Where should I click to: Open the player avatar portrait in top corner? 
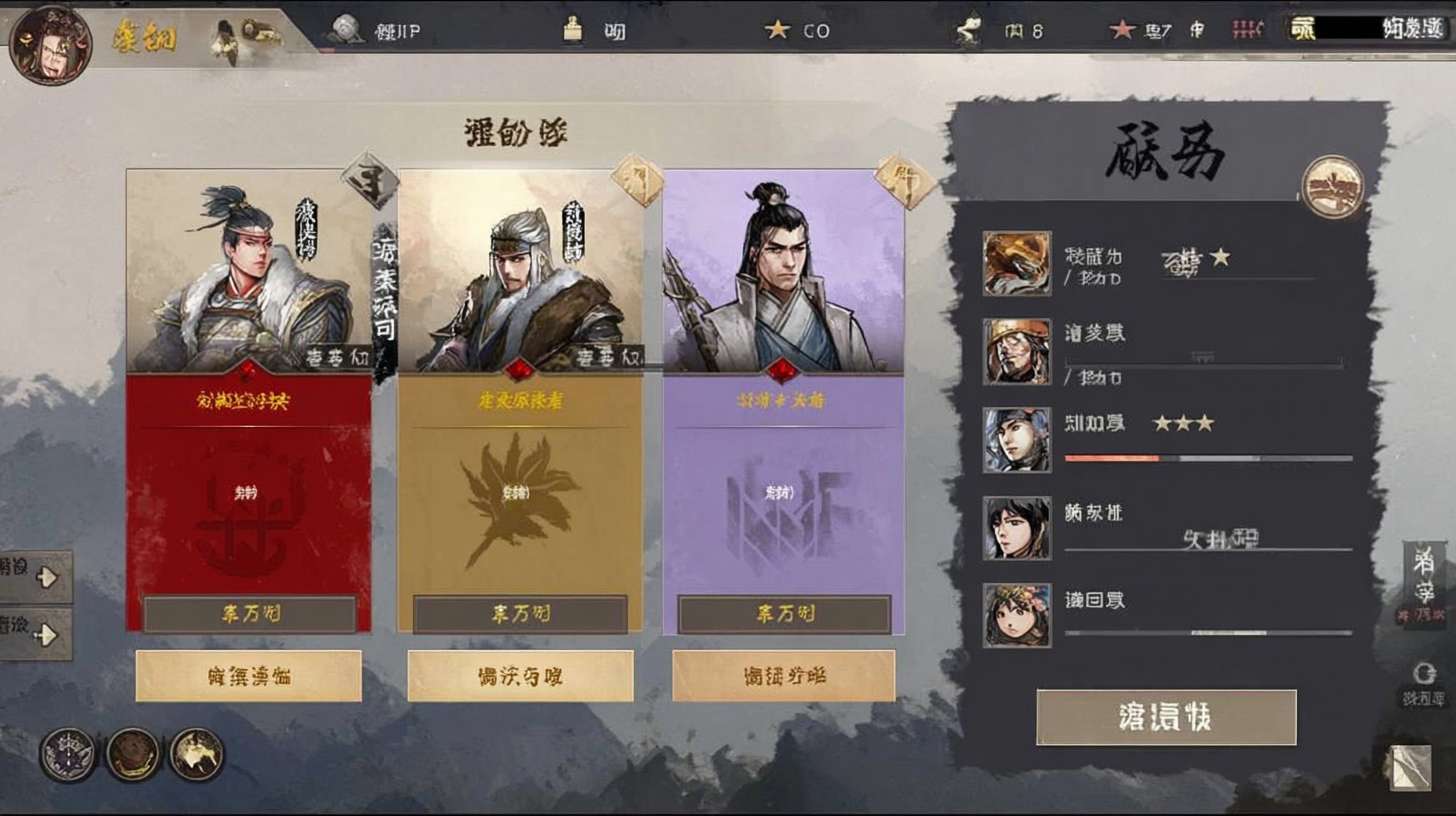pyautogui.click(x=50, y=45)
